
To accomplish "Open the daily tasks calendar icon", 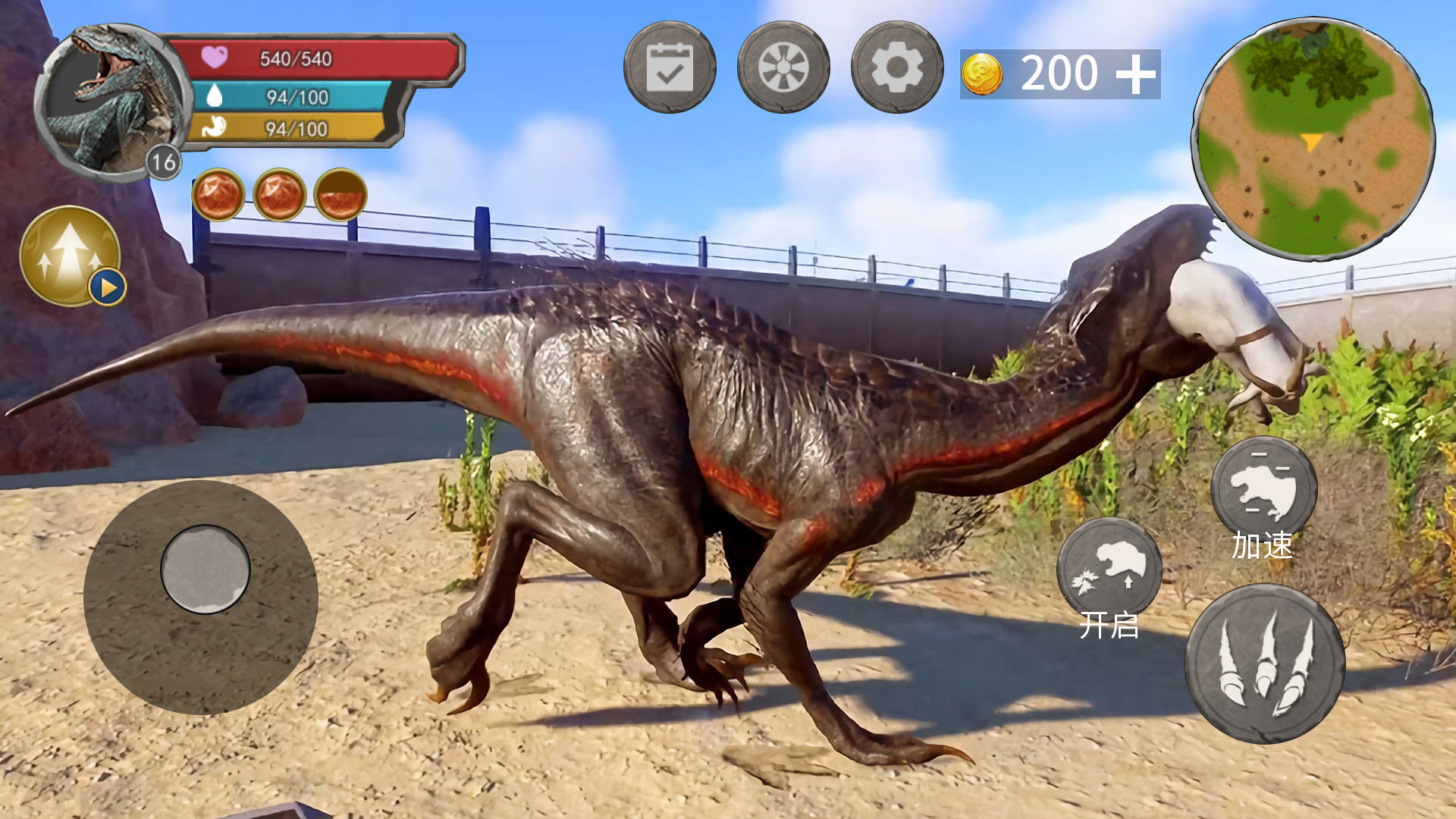I will [670, 67].
